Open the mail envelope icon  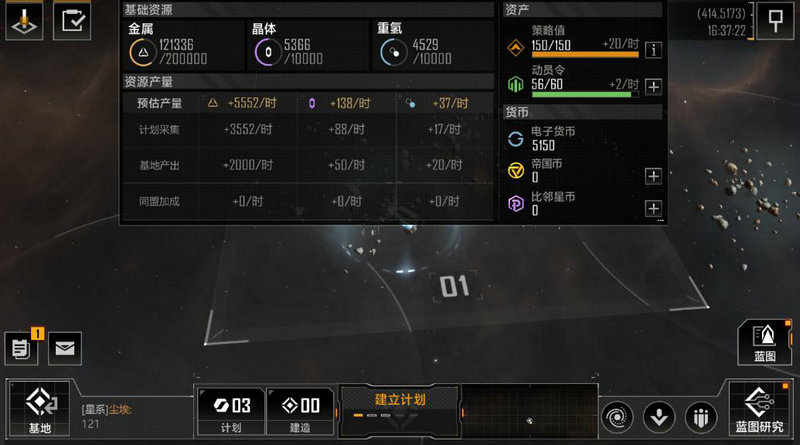point(65,348)
